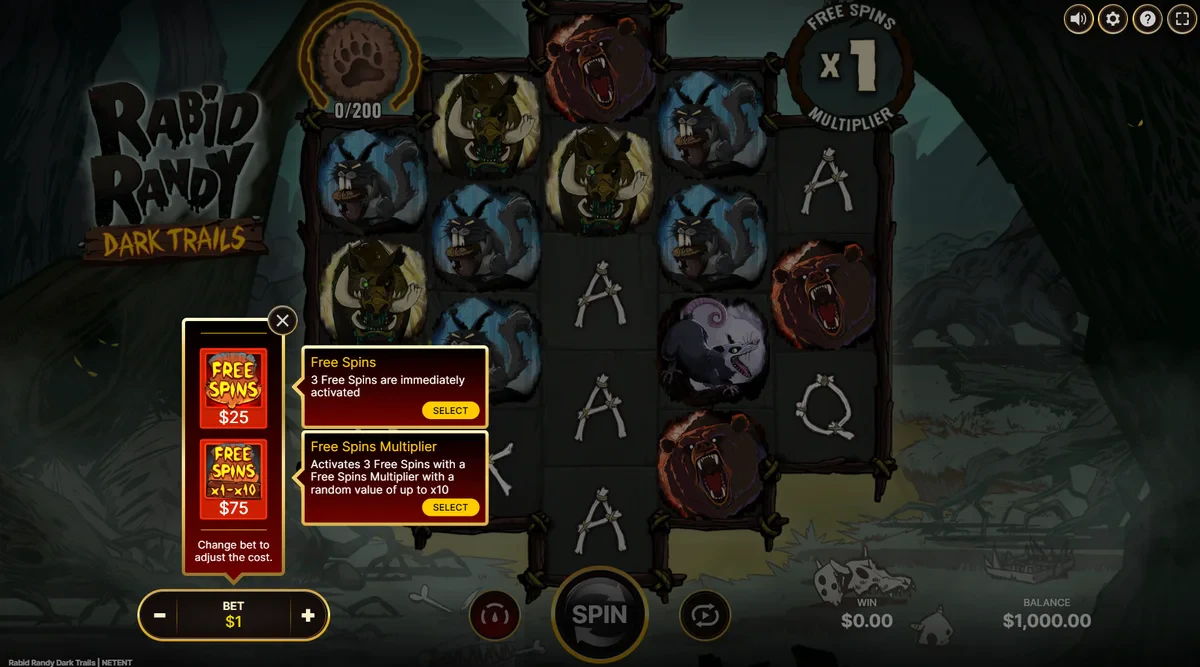Viewport: 1200px width, 667px height.
Task: Toggle the red feature buy button
Action: pyautogui.click(x=494, y=615)
